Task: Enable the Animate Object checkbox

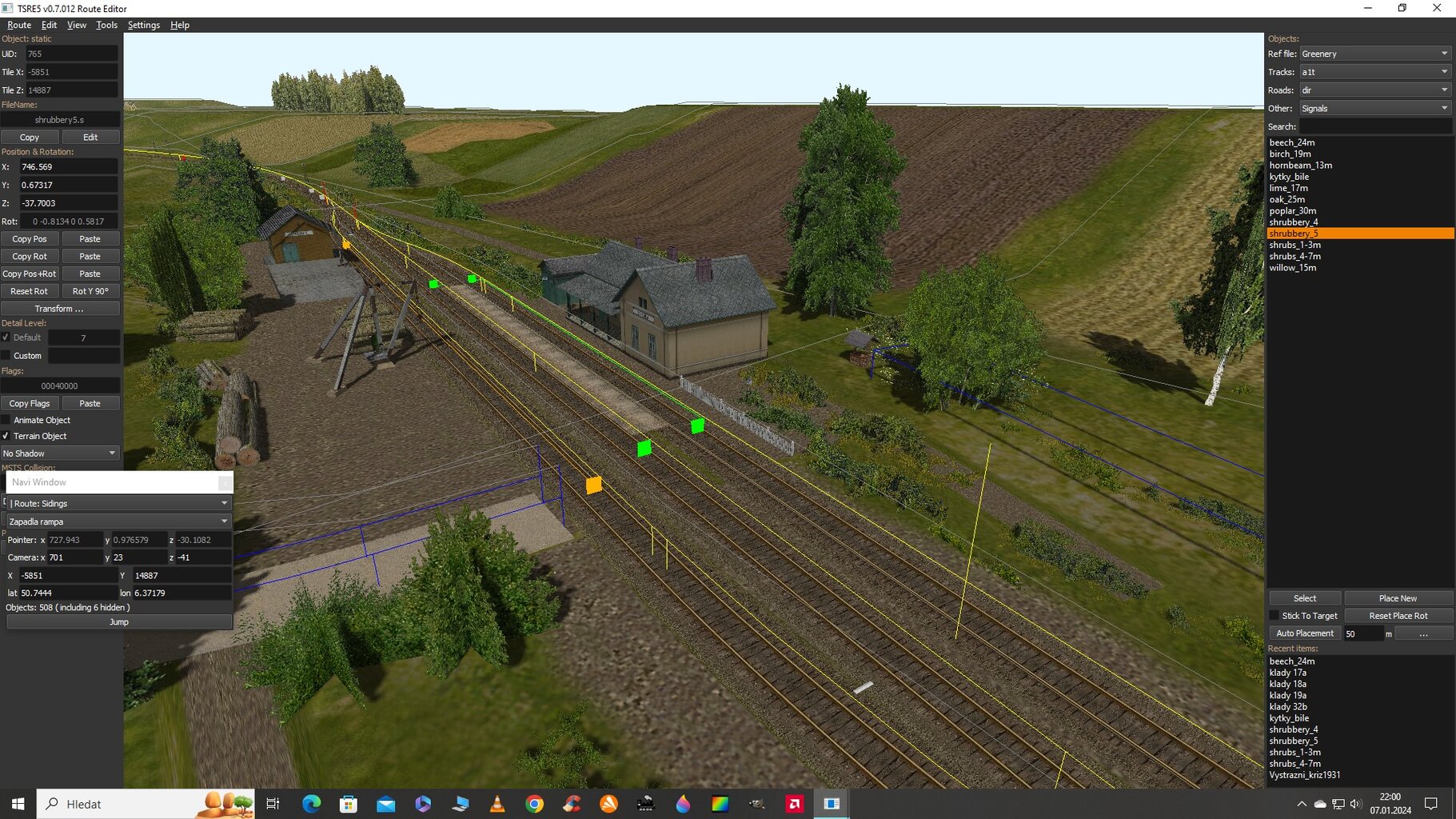Action: [x=6, y=420]
